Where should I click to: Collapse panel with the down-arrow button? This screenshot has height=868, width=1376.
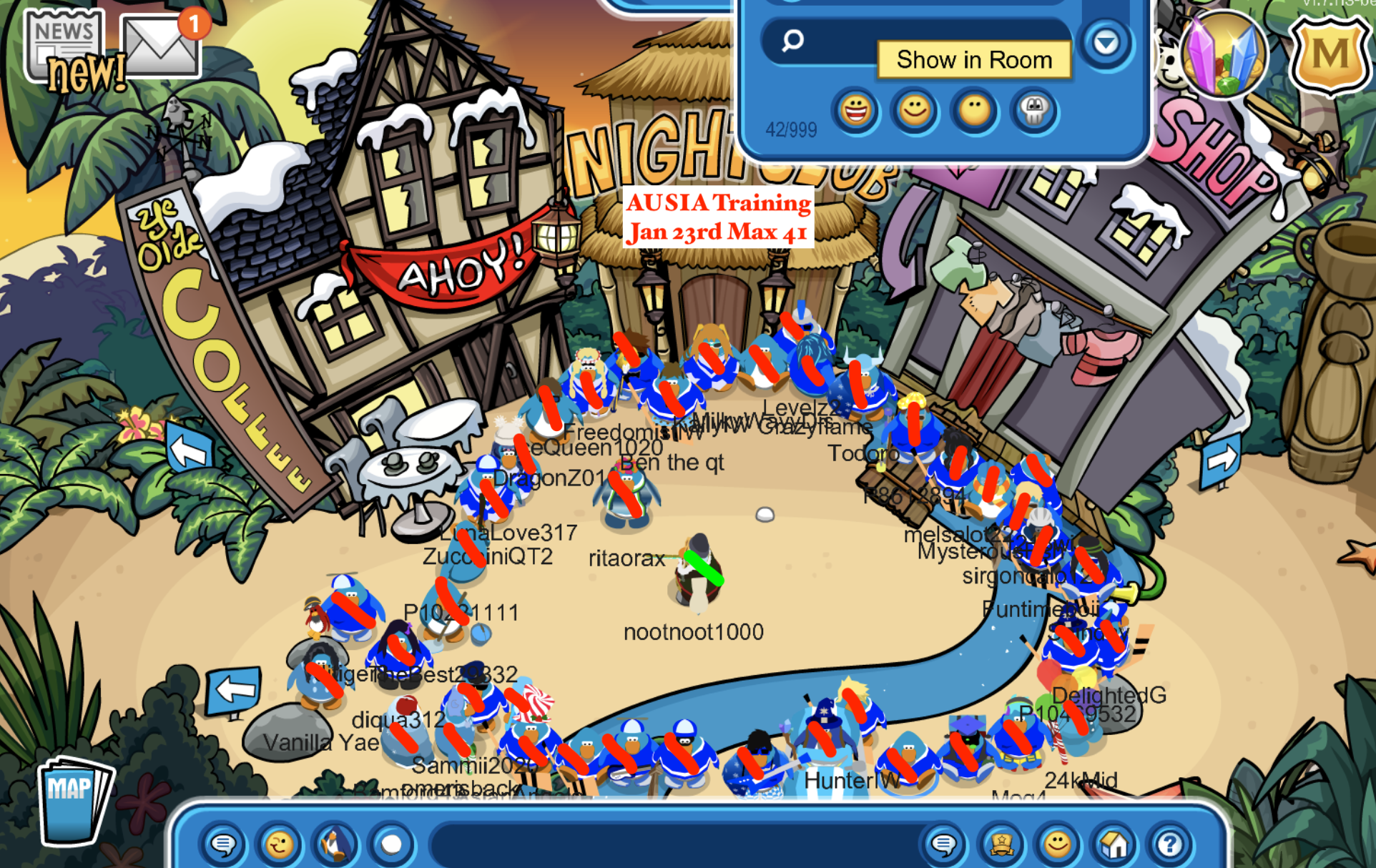pos(1106,44)
